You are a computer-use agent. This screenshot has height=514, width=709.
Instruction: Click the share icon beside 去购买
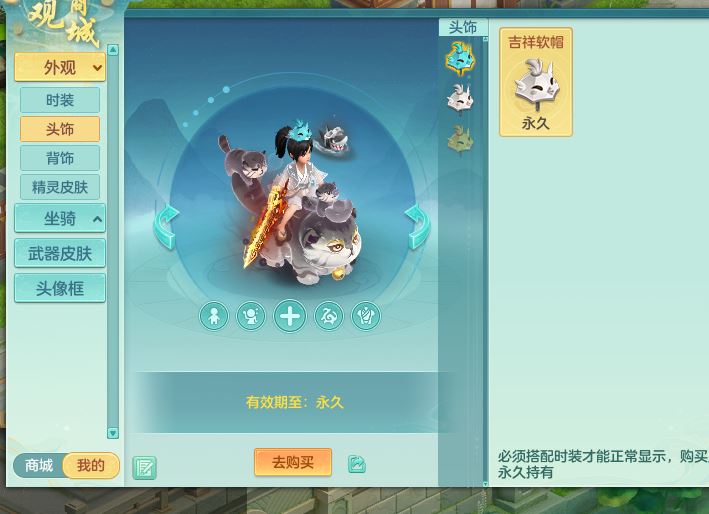(357, 464)
